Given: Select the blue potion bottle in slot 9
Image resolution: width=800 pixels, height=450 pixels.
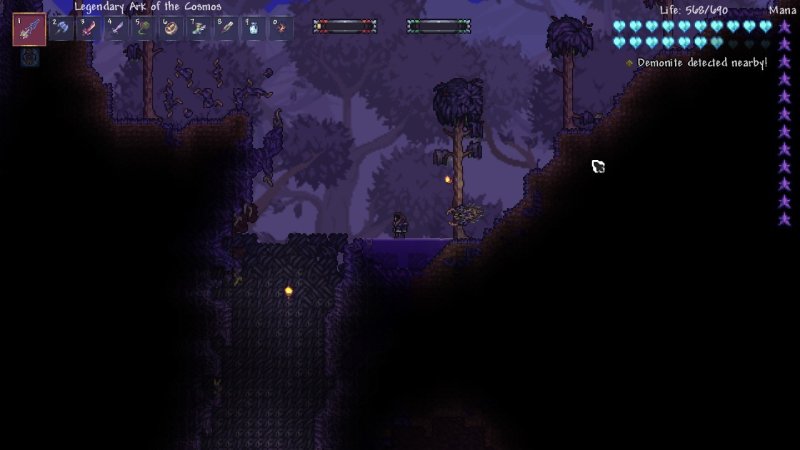Looking at the screenshot, I should 253,28.
